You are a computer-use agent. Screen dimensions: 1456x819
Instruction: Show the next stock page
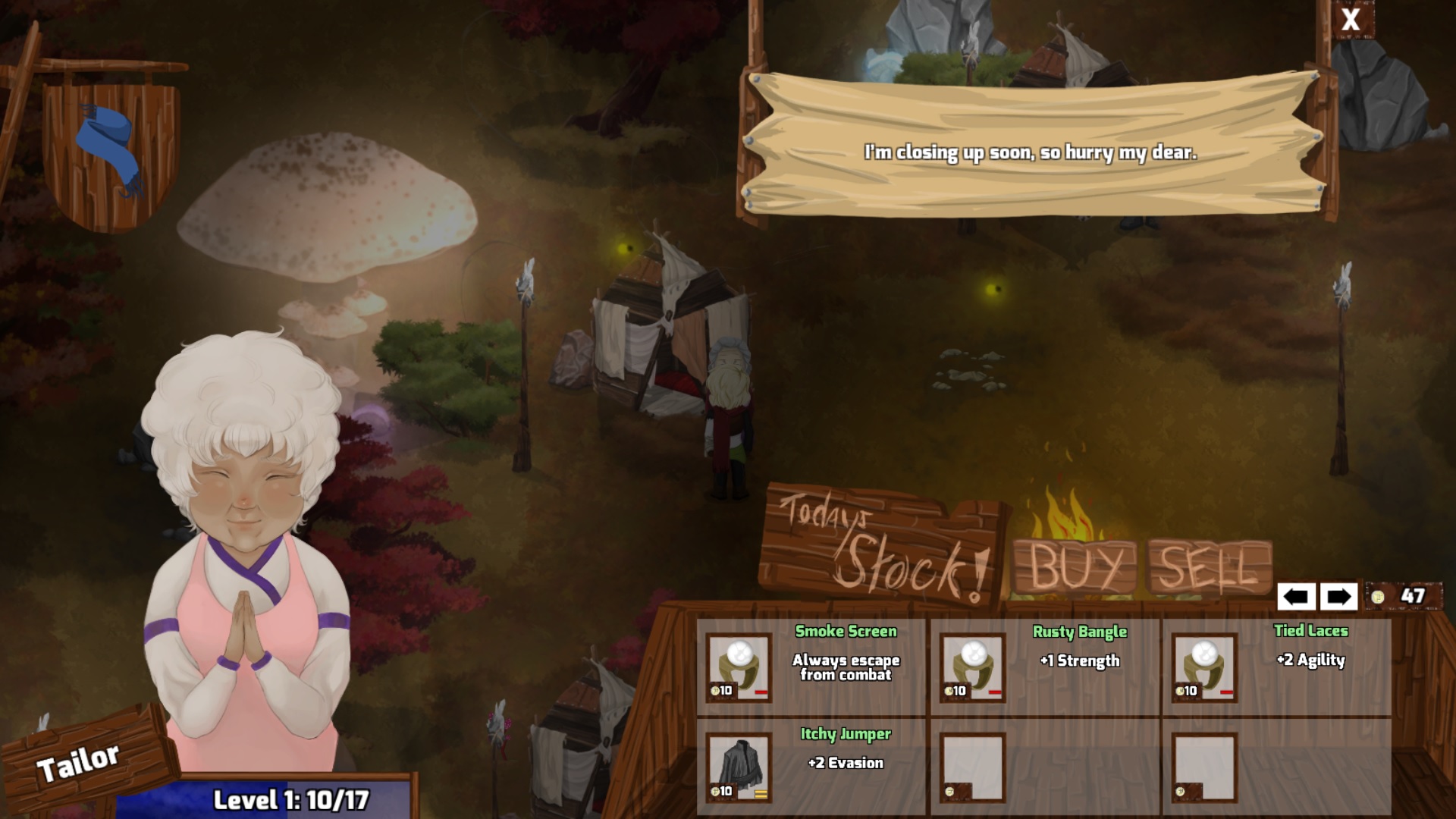click(x=1338, y=597)
